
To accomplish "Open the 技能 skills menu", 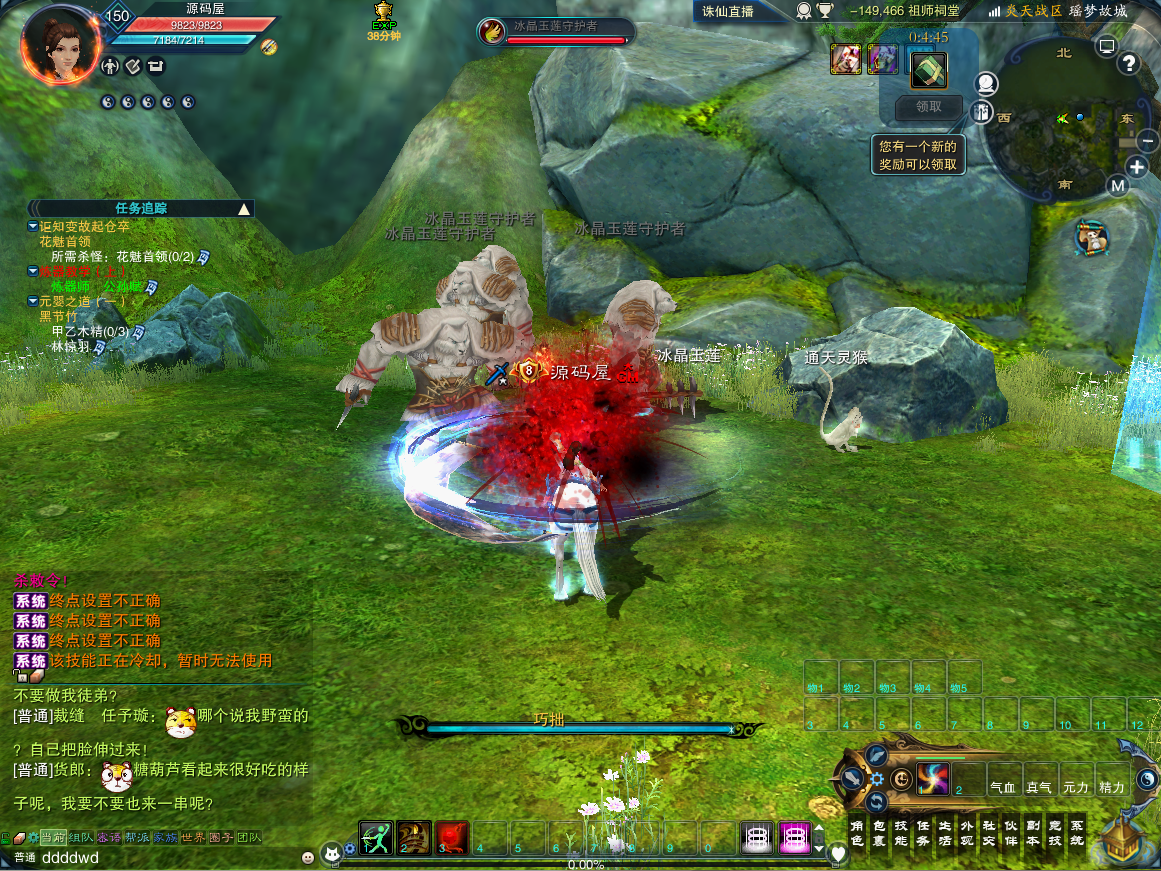I will [901, 834].
